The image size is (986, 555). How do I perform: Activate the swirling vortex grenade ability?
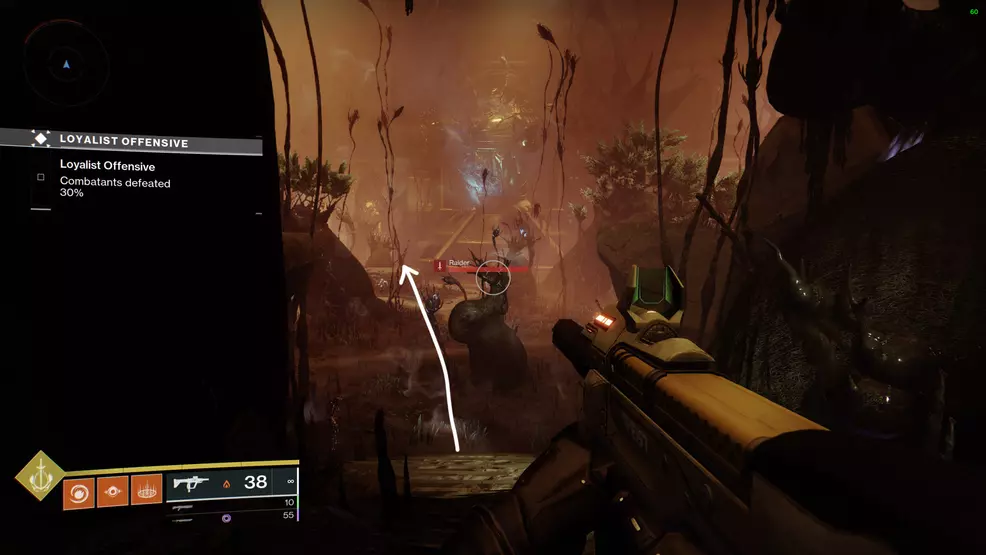tap(79, 491)
